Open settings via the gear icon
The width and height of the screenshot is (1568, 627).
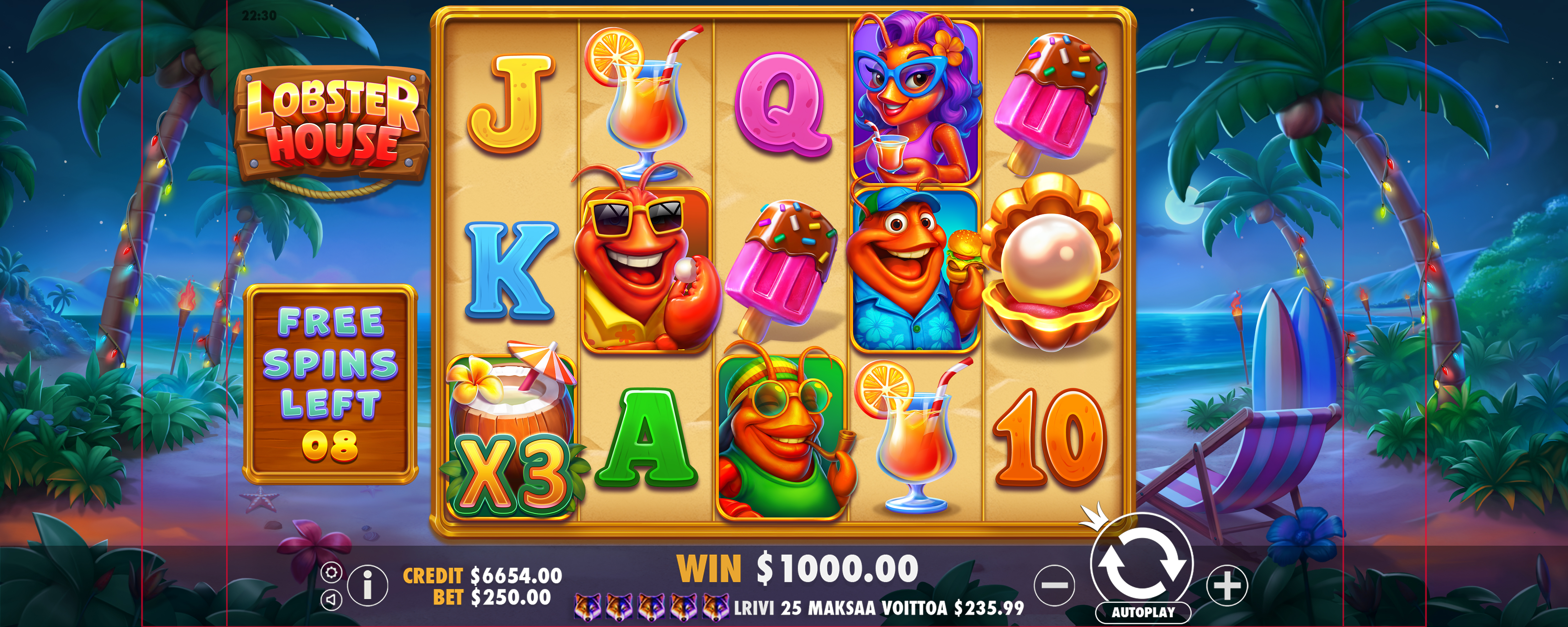point(331,572)
